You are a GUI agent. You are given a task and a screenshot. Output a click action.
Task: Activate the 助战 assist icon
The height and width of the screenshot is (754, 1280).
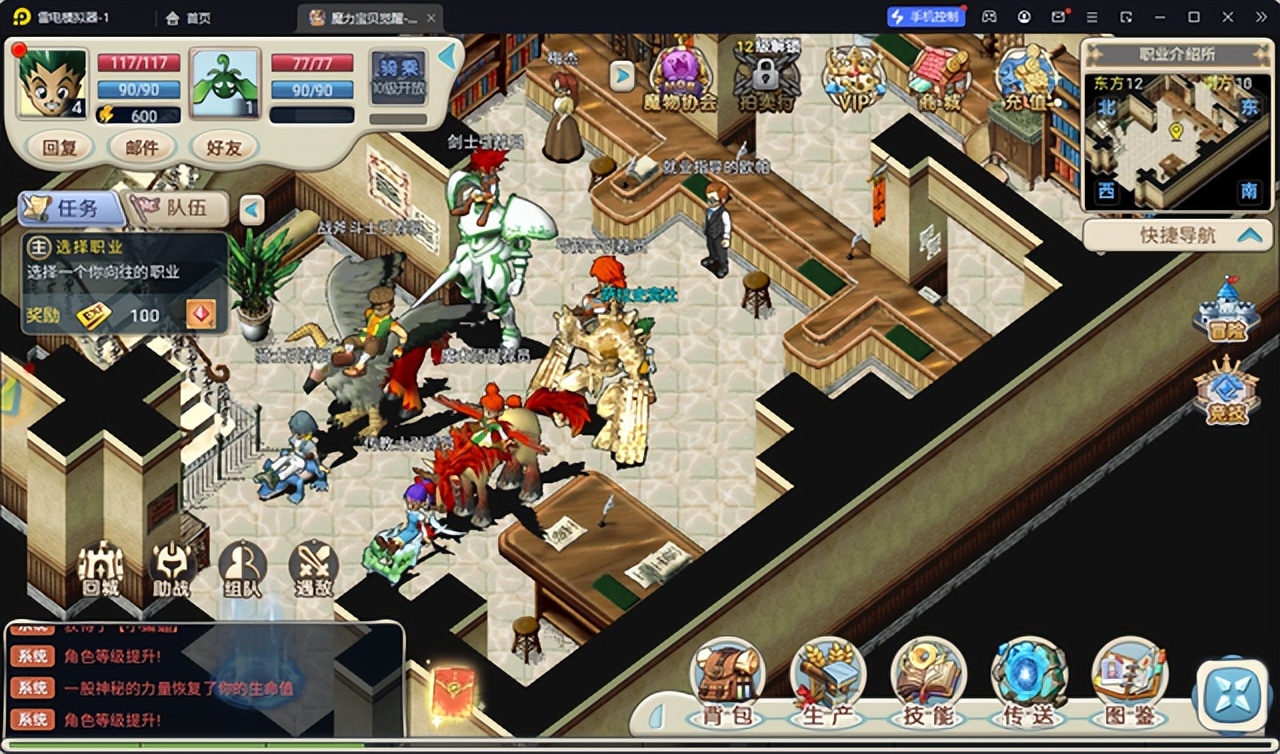(171, 568)
